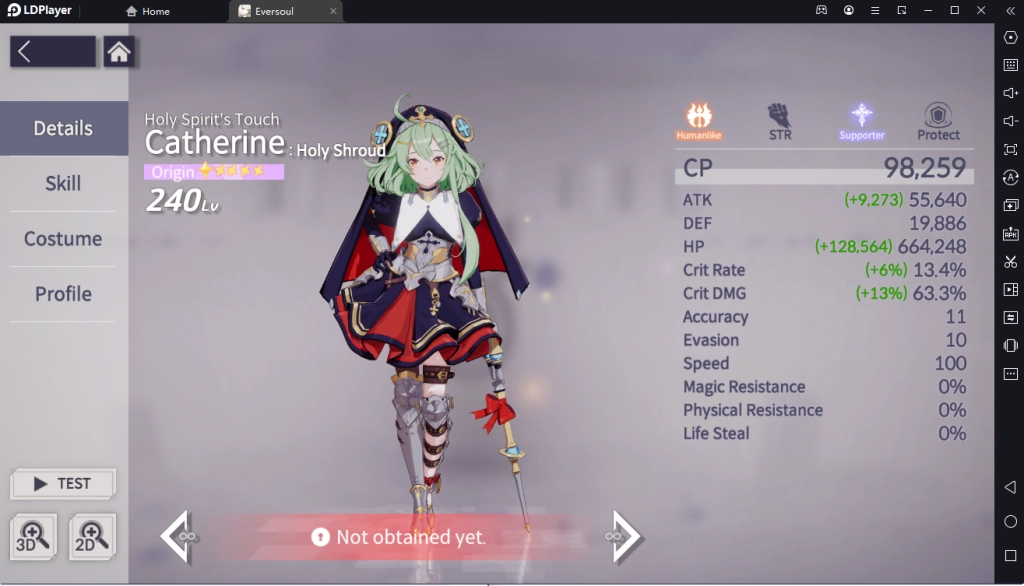The height and width of the screenshot is (586, 1024).
Task: Open the Skill tab
Action: click(63, 184)
